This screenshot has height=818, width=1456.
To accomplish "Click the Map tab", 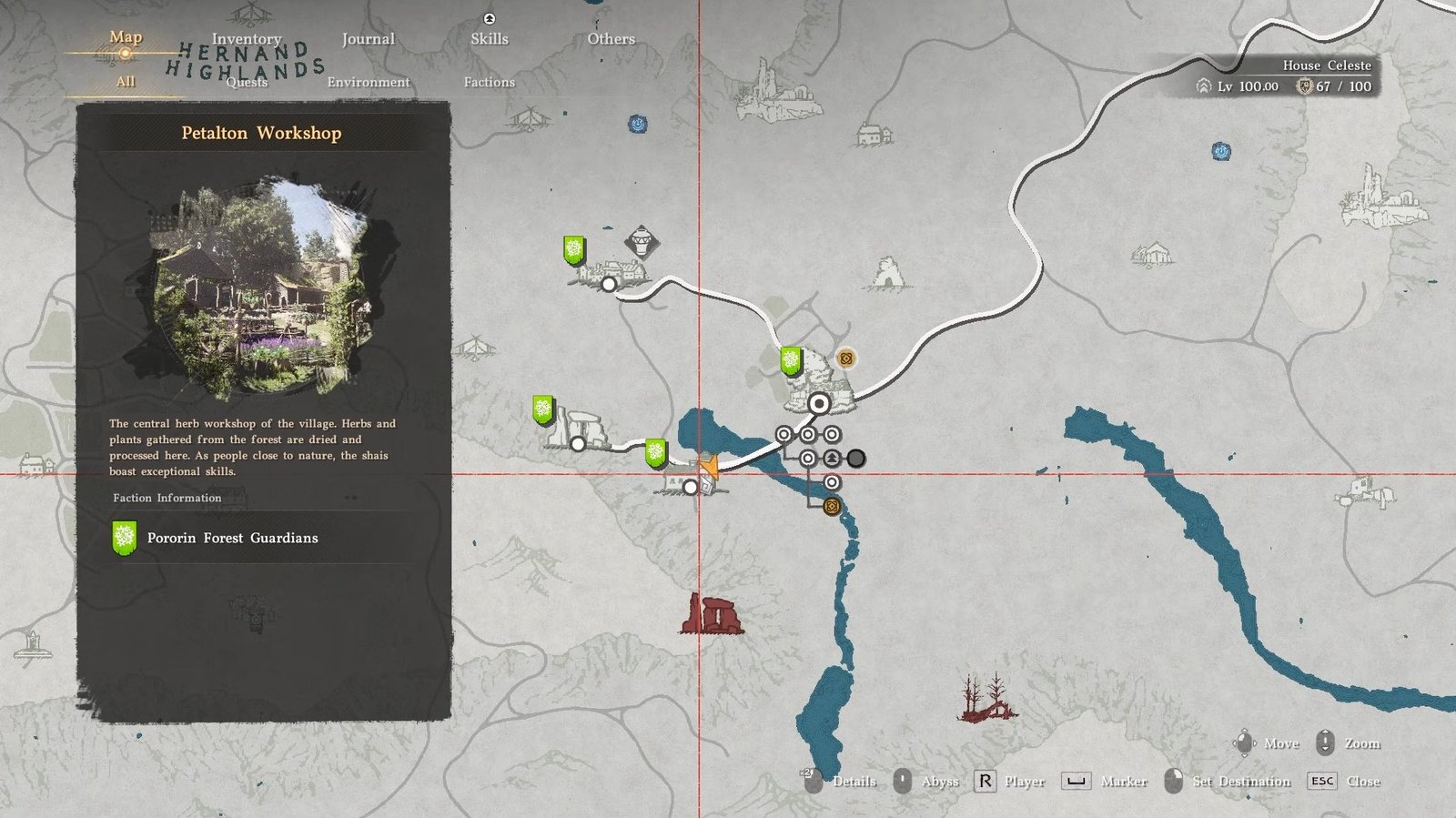I will pos(126,37).
